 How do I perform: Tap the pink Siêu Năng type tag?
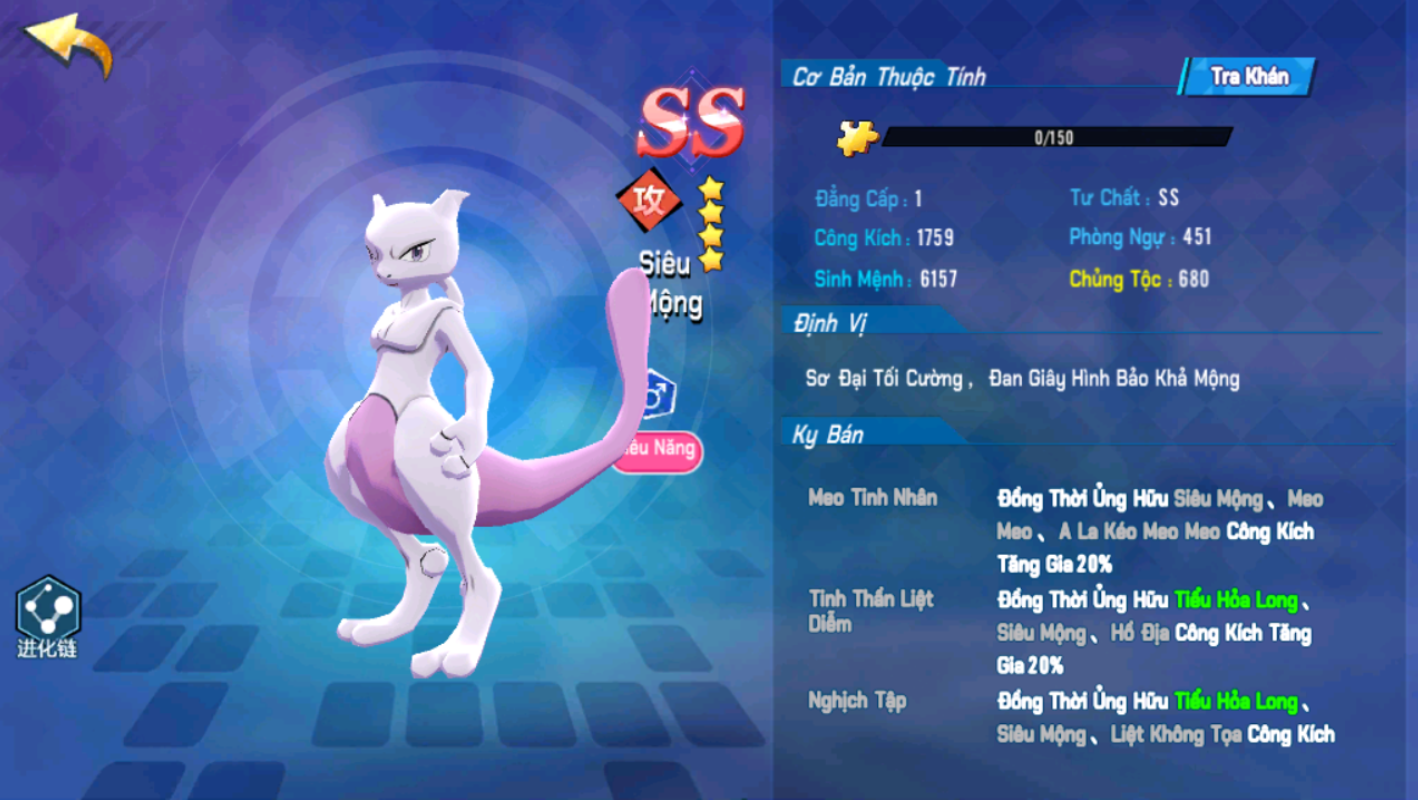pyautogui.click(x=661, y=449)
